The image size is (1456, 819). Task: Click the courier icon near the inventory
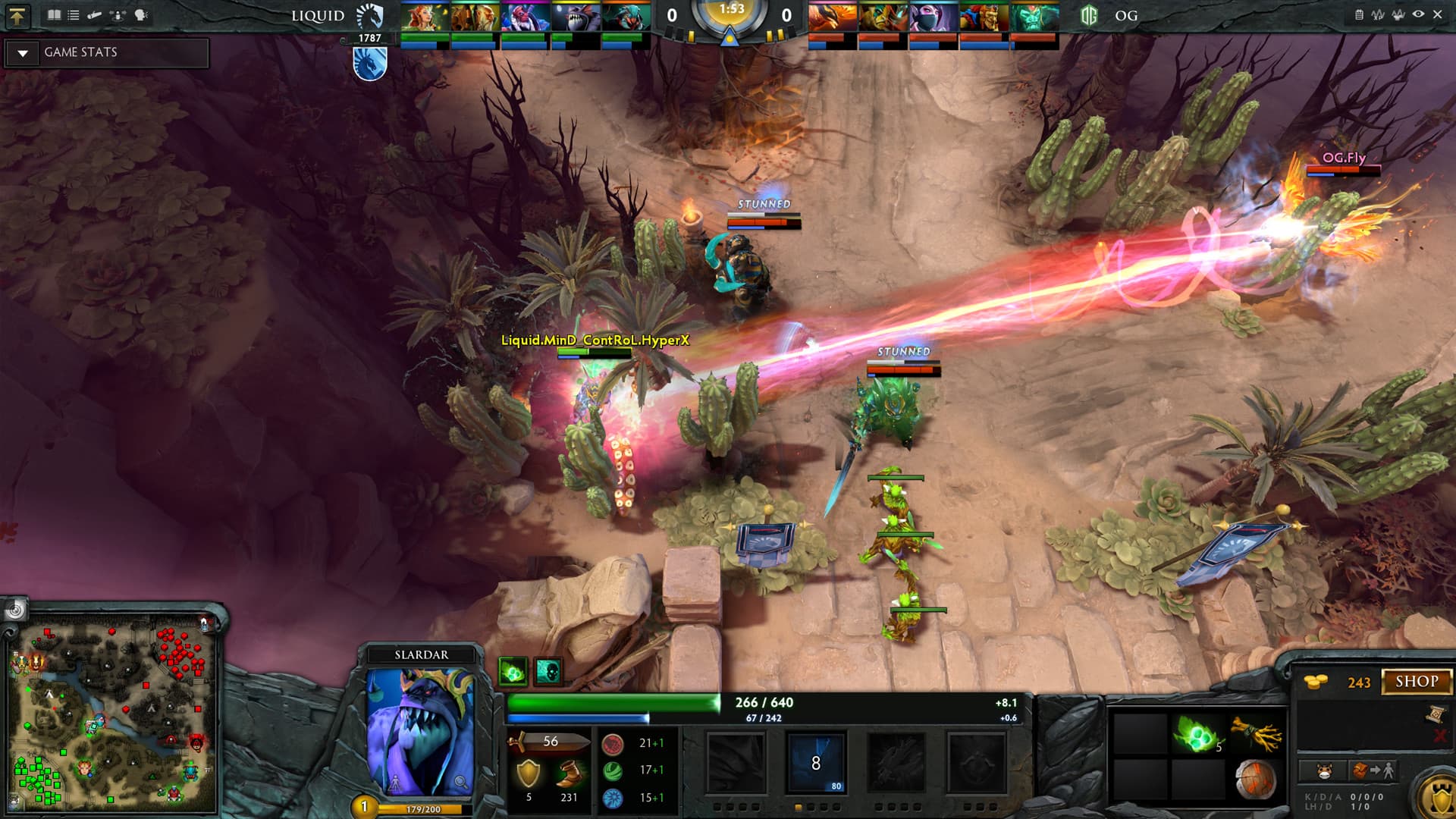[1324, 772]
